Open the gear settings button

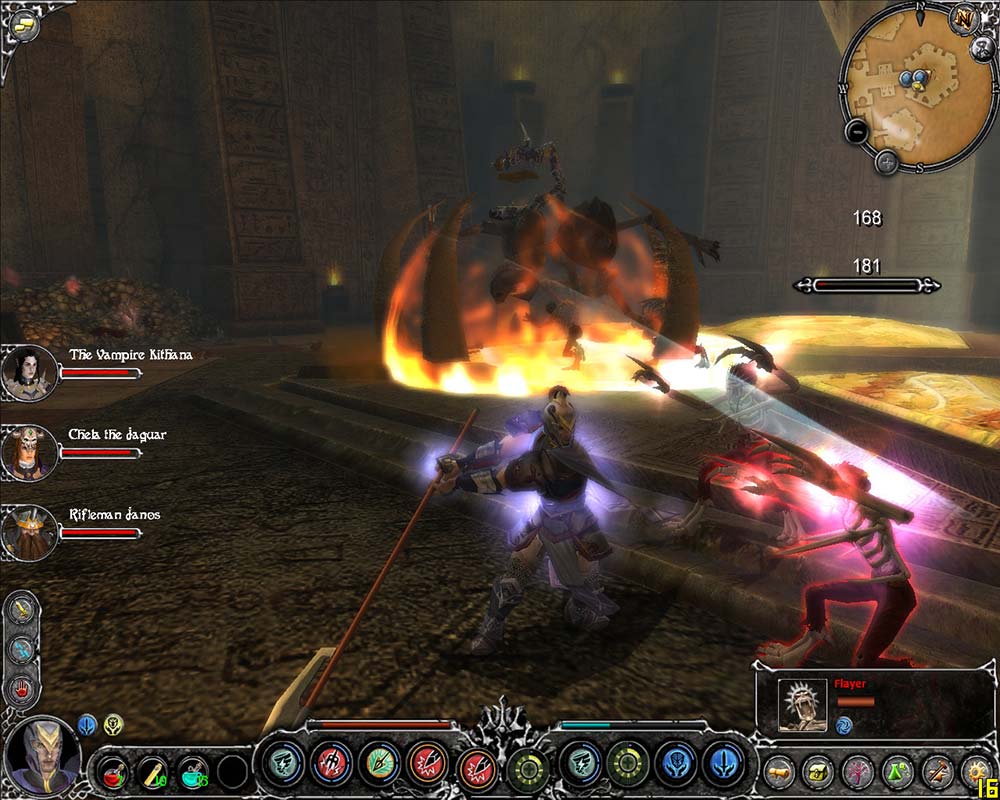coord(975,771)
